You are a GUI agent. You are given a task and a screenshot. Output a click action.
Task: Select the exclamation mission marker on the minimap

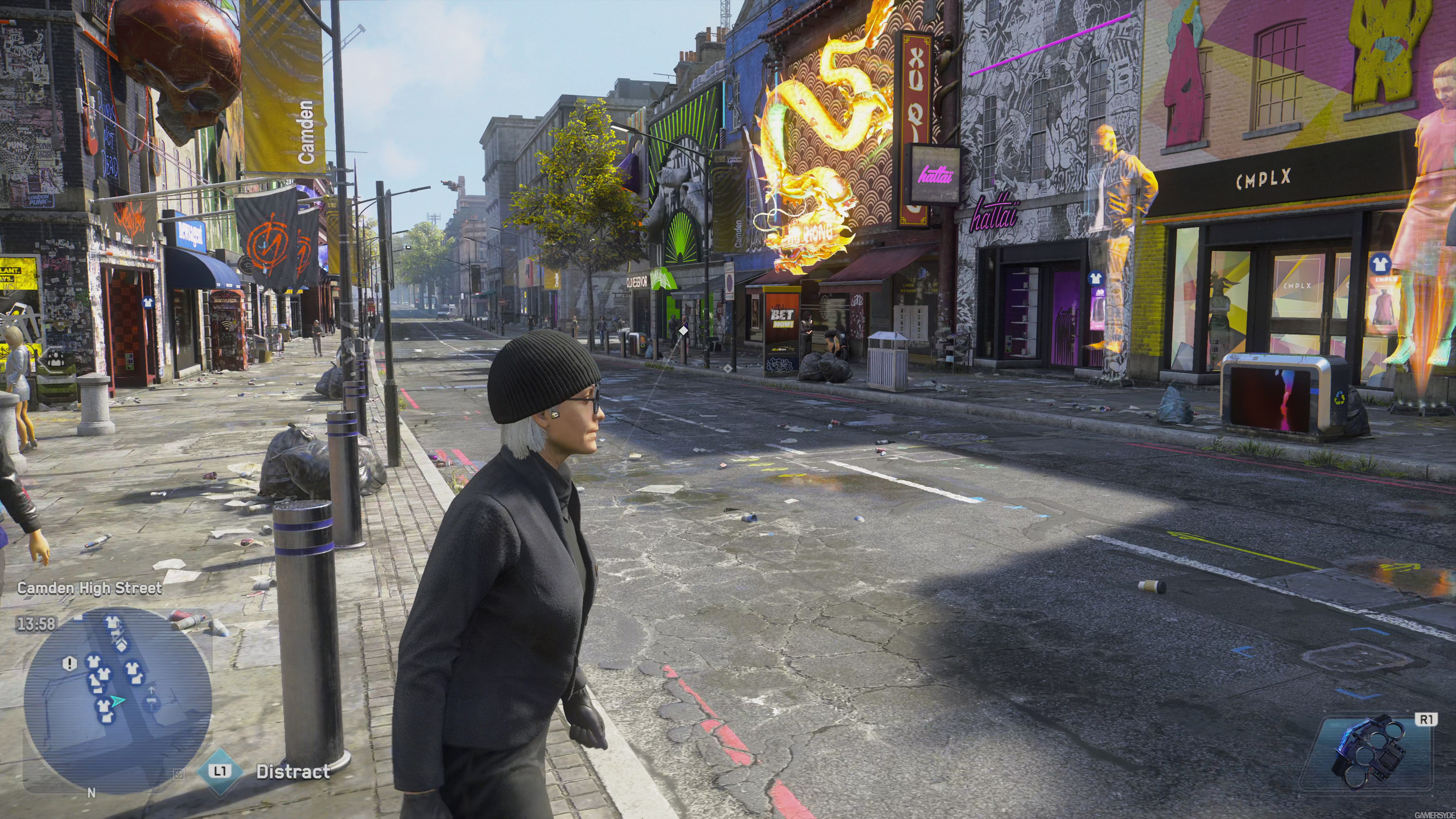(70, 663)
